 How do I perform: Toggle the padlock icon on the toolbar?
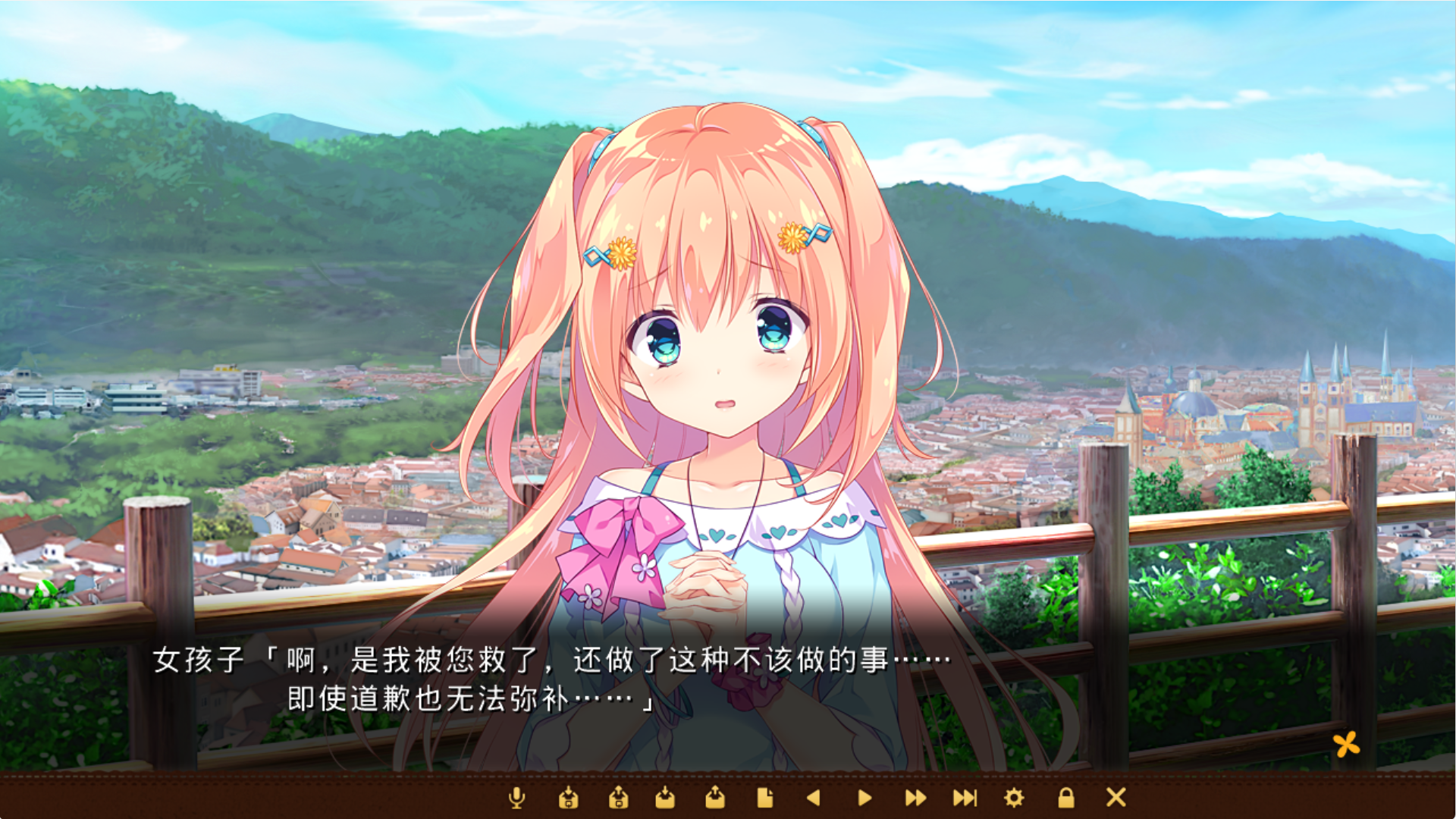1066,798
